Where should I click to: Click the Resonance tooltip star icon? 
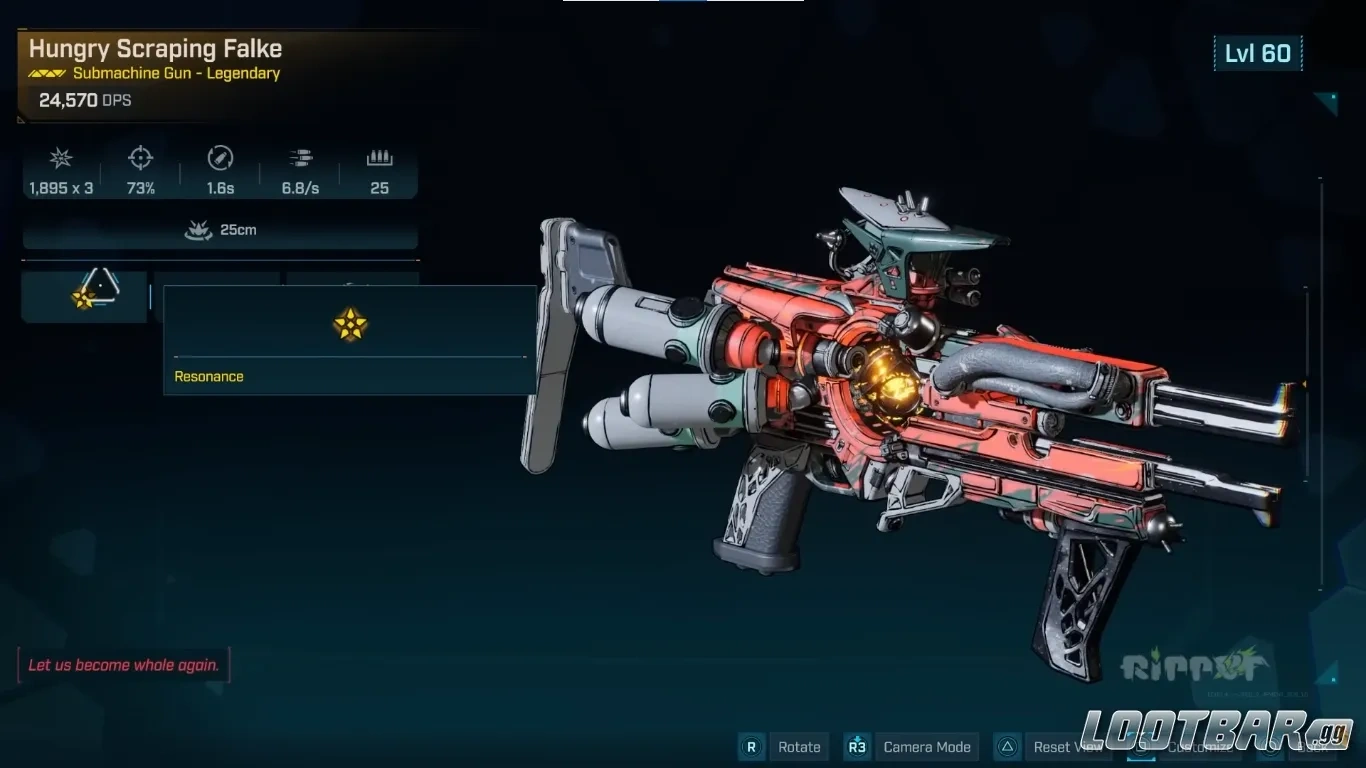pos(350,324)
